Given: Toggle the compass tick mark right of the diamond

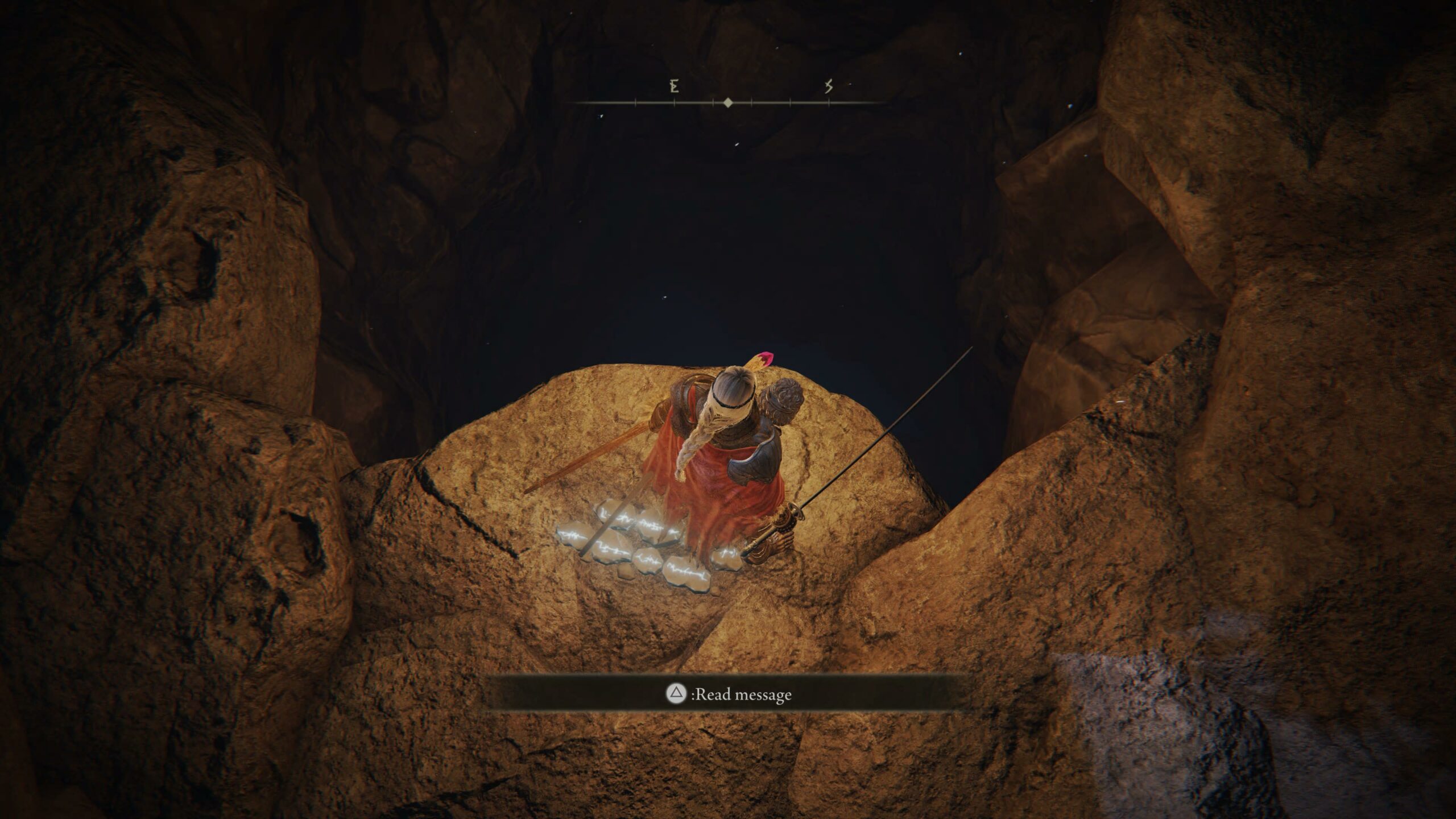Looking at the screenshot, I should [x=752, y=103].
